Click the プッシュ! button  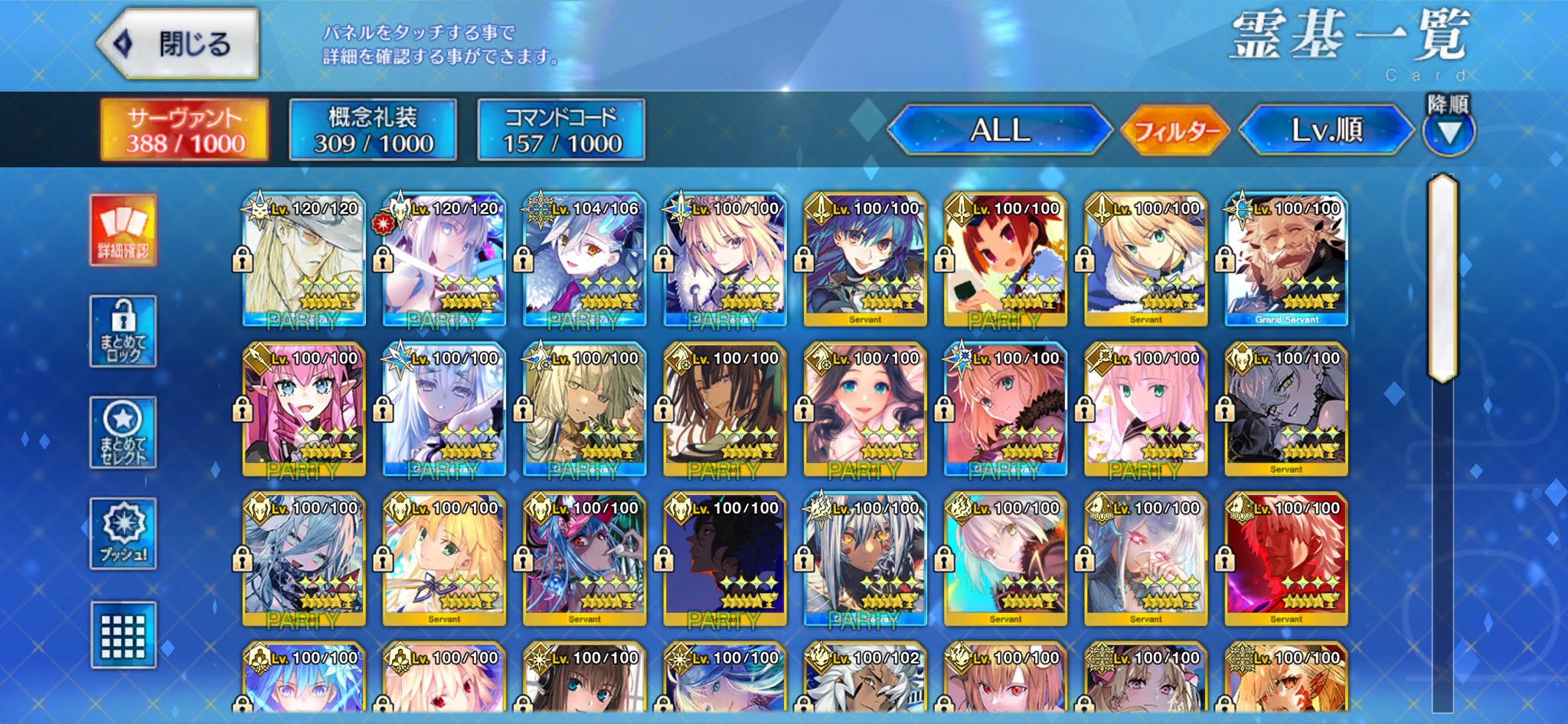point(123,534)
